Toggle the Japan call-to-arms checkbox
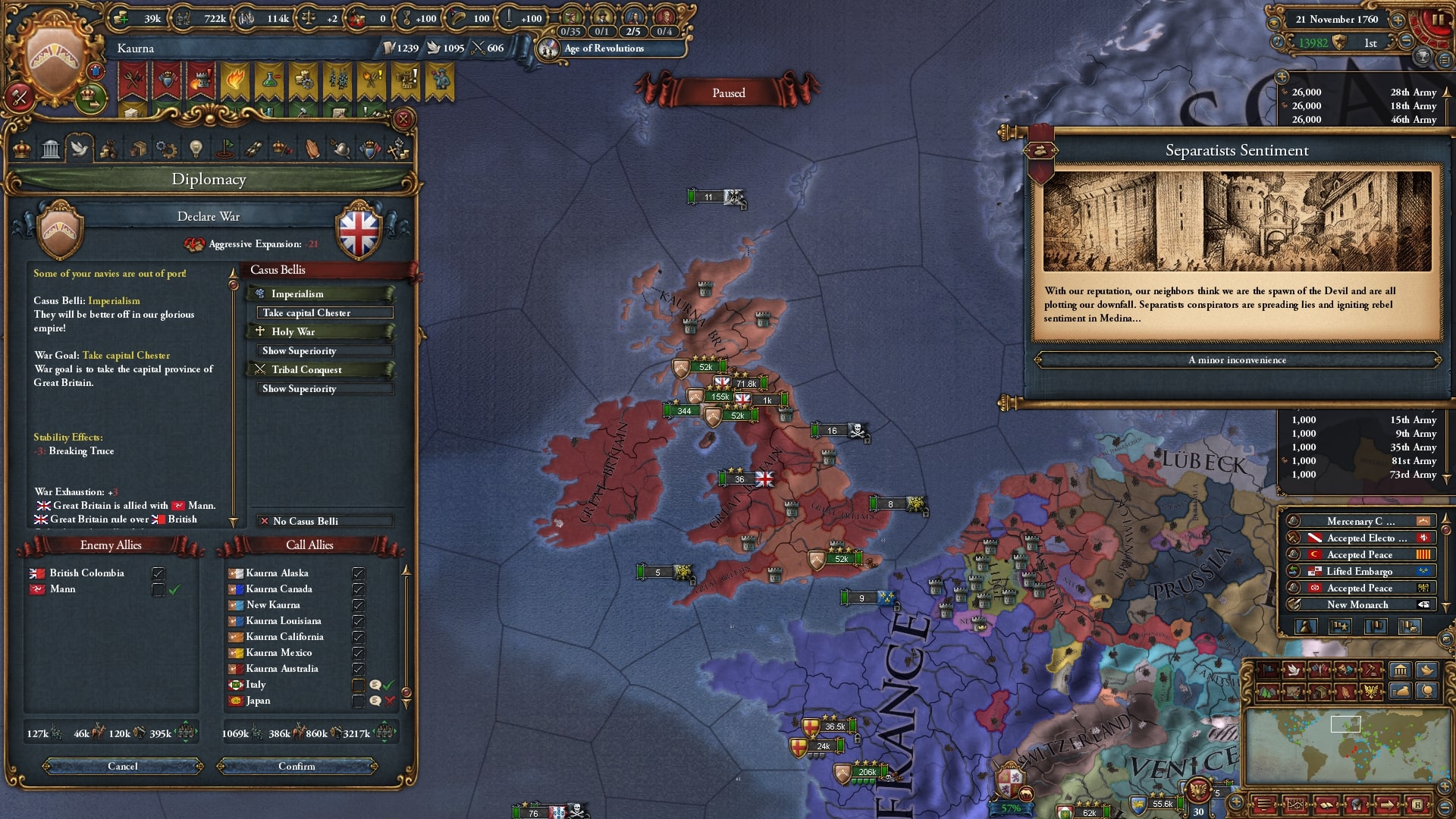Viewport: 1456px width, 819px height. tap(358, 701)
